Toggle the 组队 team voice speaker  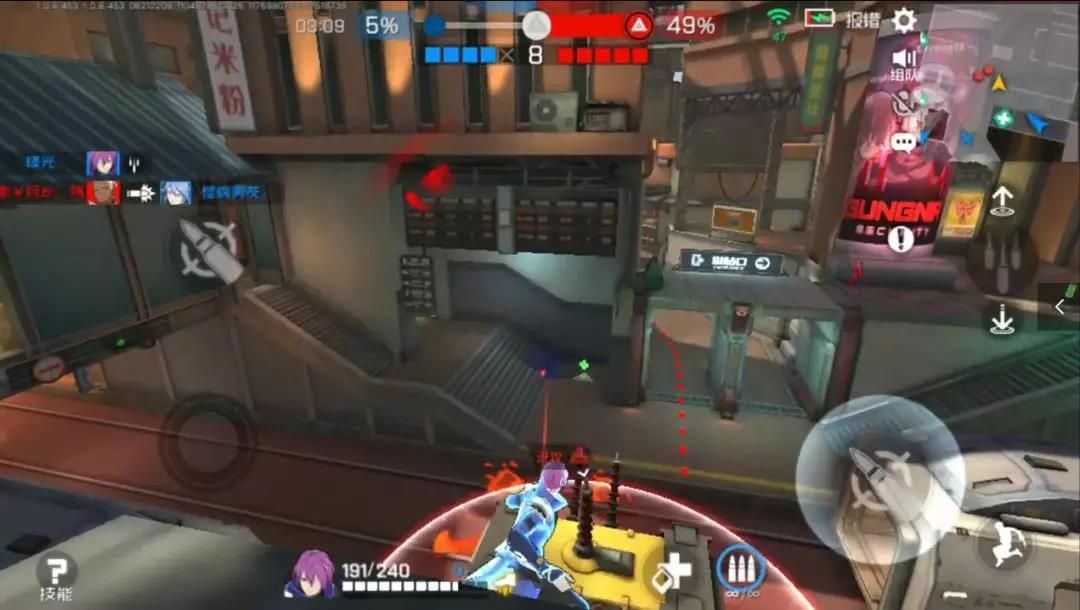point(905,62)
